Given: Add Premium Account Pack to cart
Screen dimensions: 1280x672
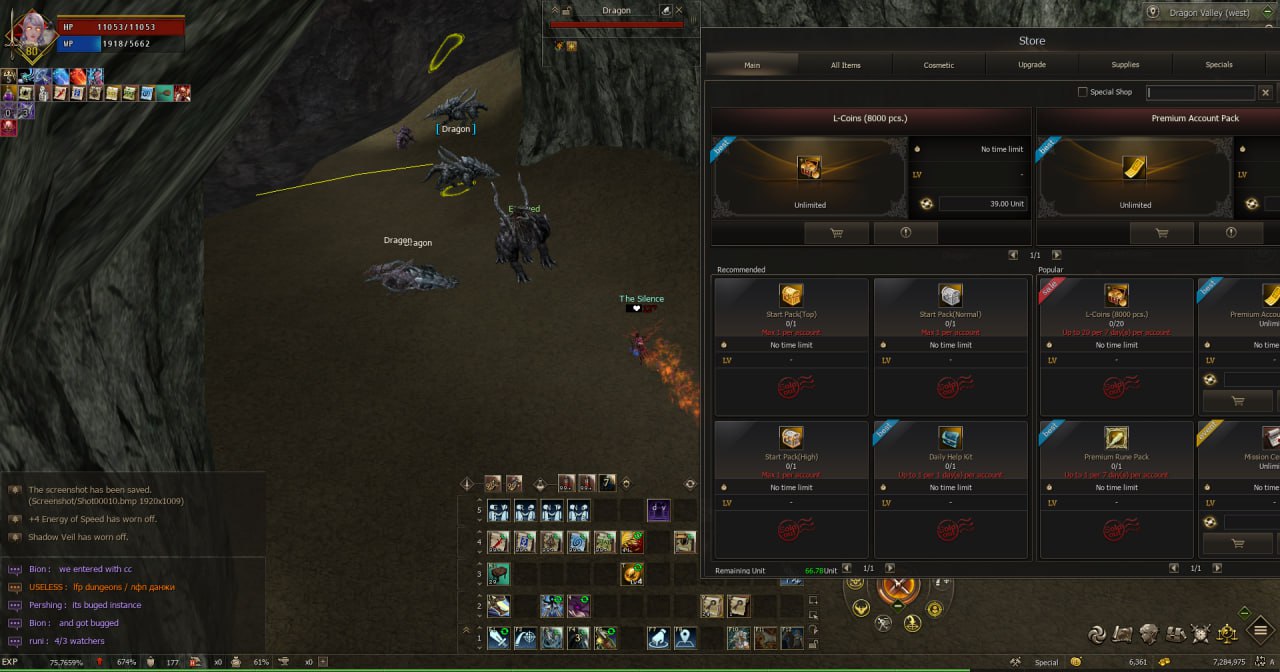Looking at the screenshot, I should [x=1161, y=233].
